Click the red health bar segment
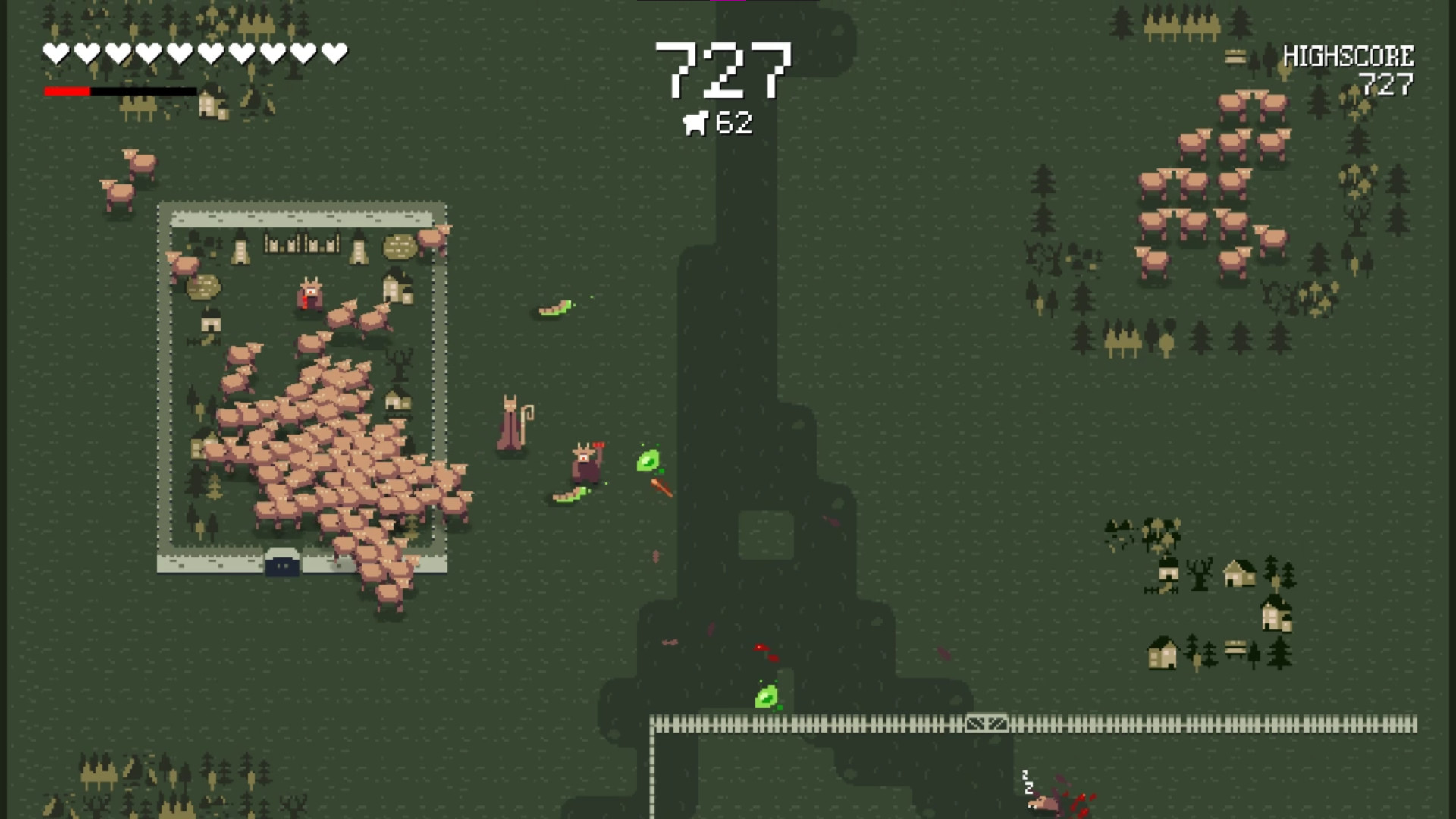The height and width of the screenshot is (819, 1456). [67, 91]
